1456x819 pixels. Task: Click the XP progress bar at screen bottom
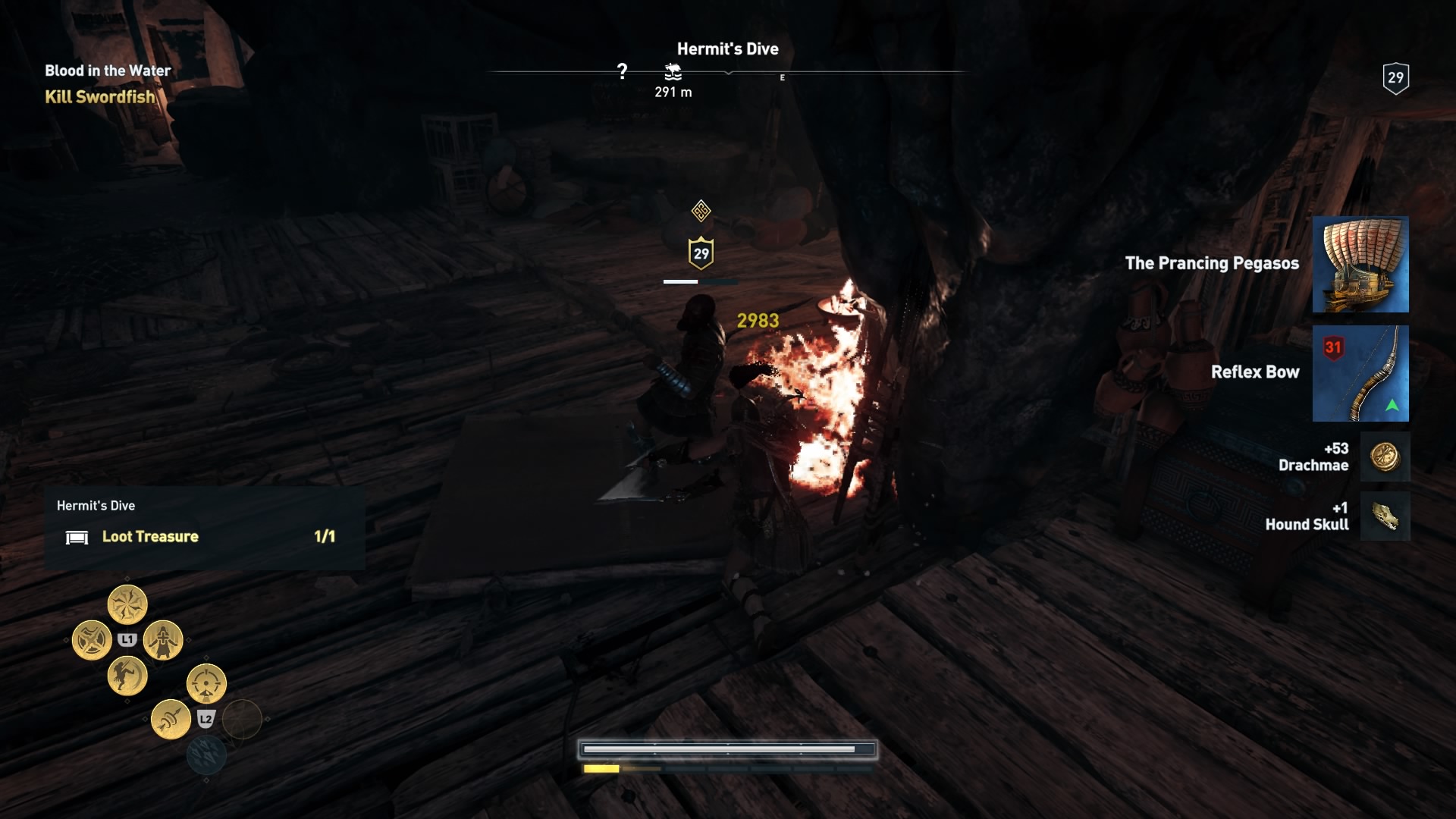(728, 748)
